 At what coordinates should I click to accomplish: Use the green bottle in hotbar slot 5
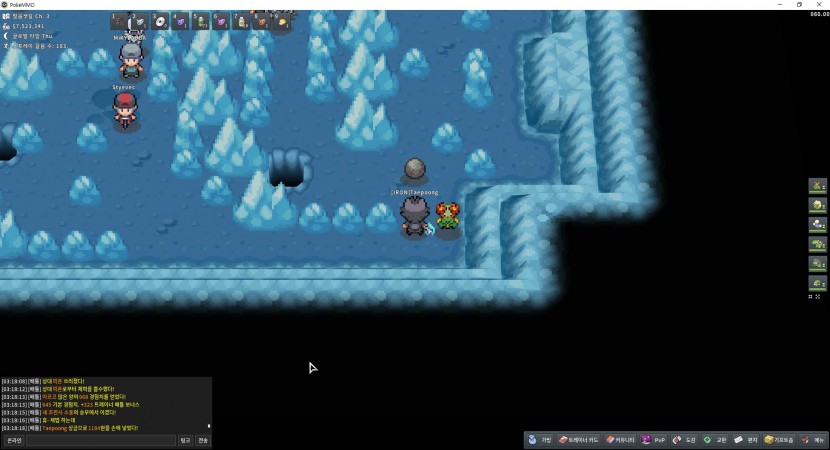pyautogui.click(x=201, y=21)
